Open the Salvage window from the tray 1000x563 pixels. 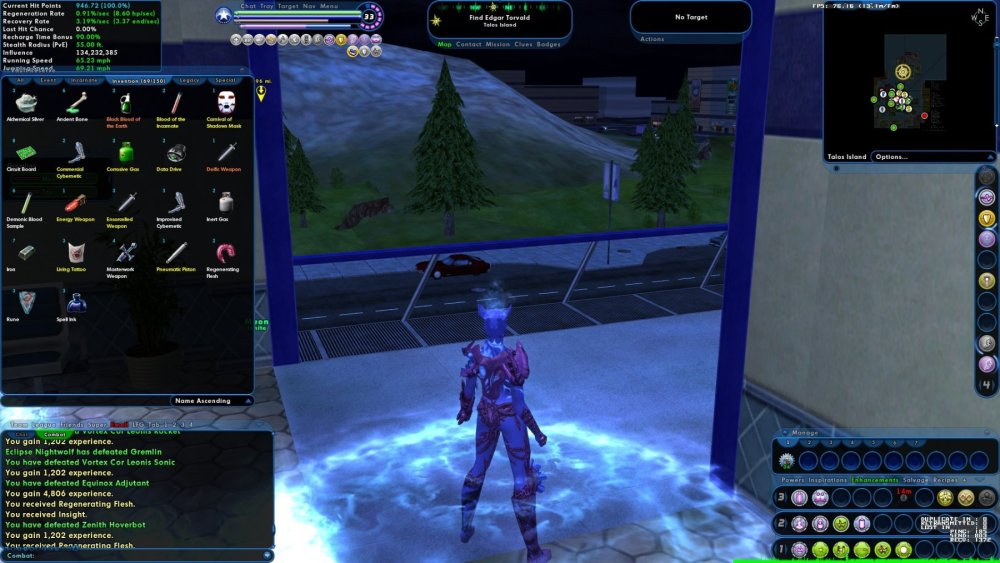(916, 480)
